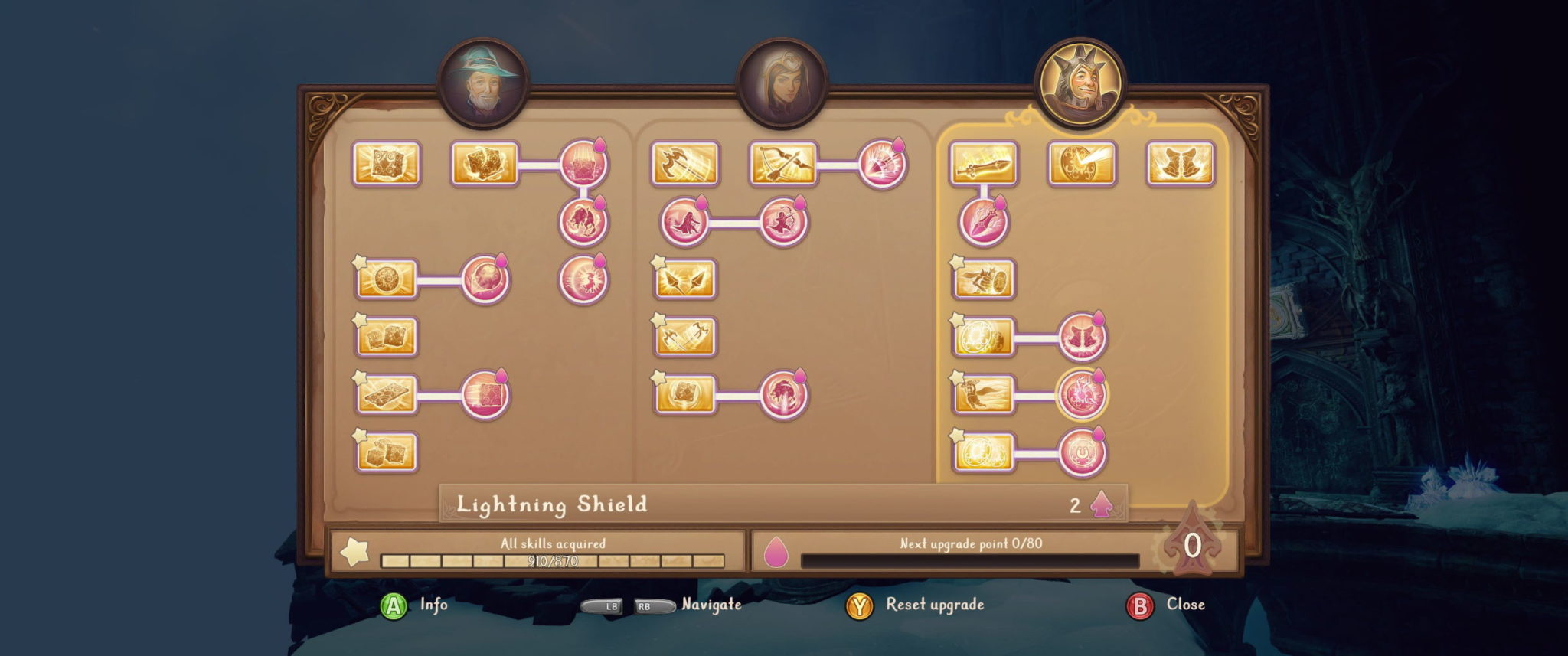Switch to the wizard character portrait
The width and height of the screenshot is (1568, 656).
(x=482, y=83)
